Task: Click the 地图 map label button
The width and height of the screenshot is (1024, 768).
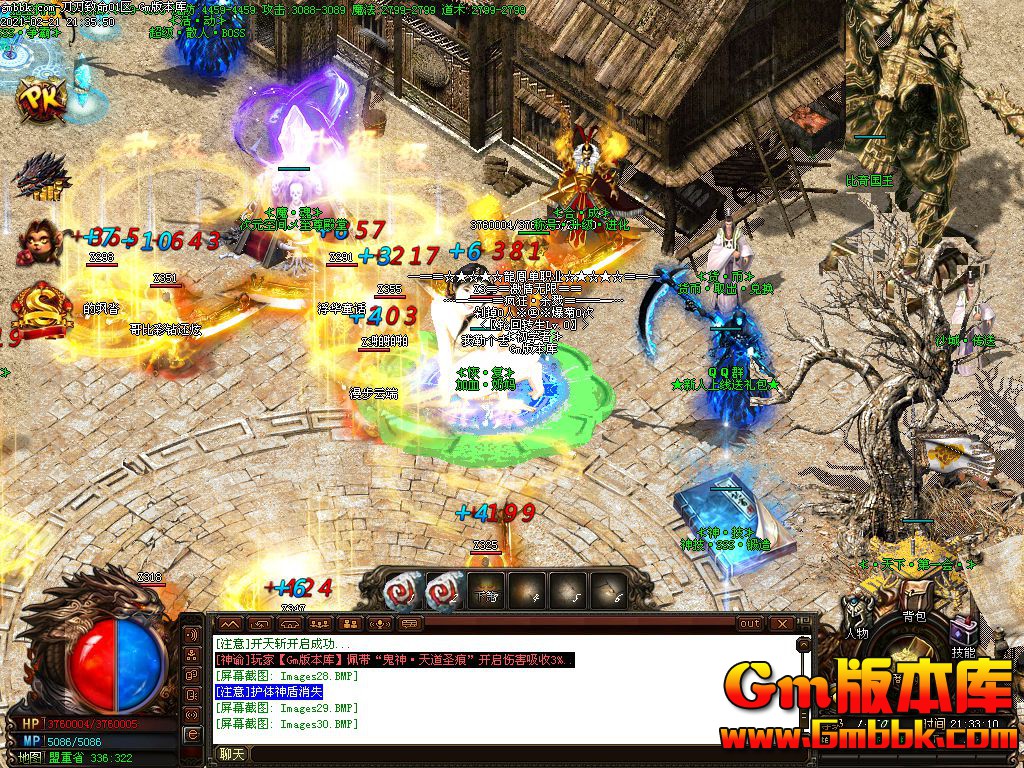Action: point(30,757)
